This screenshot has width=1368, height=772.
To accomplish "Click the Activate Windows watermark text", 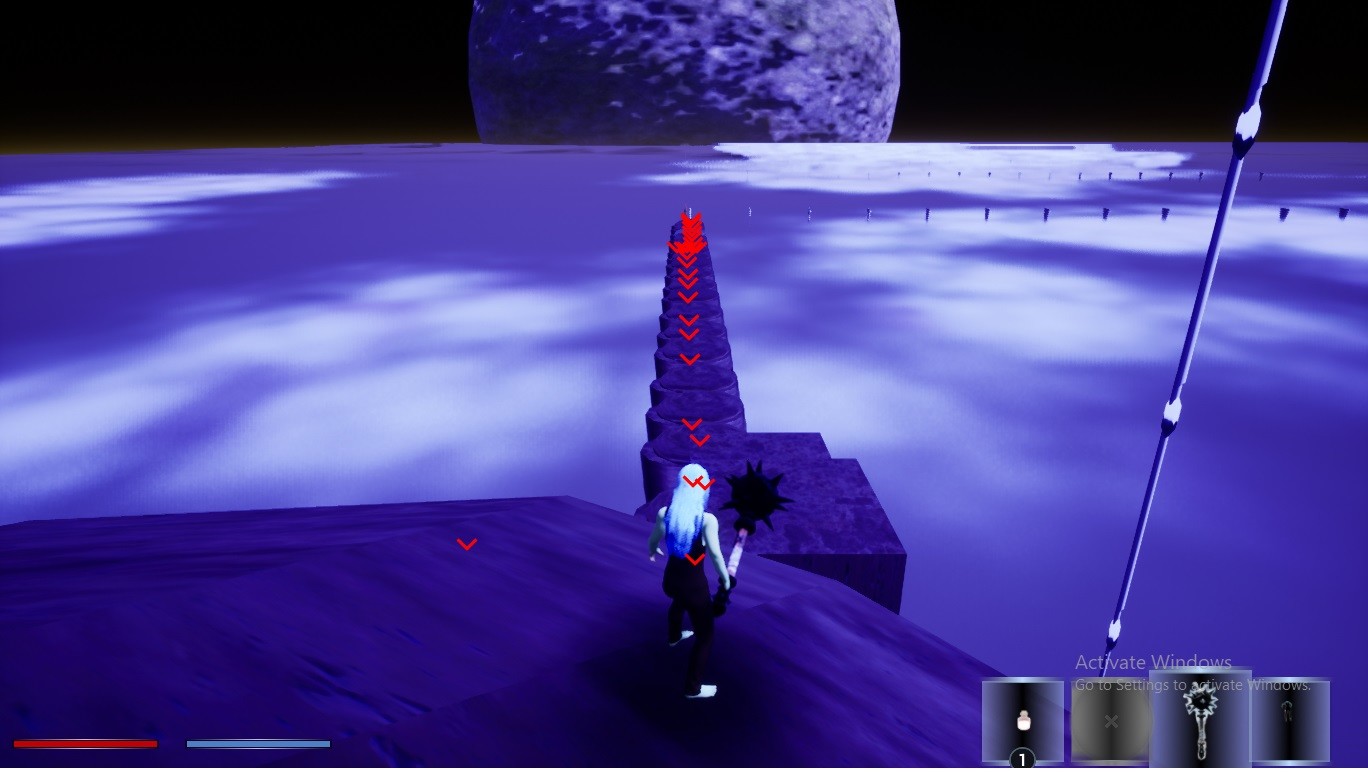I will (x=1152, y=663).
